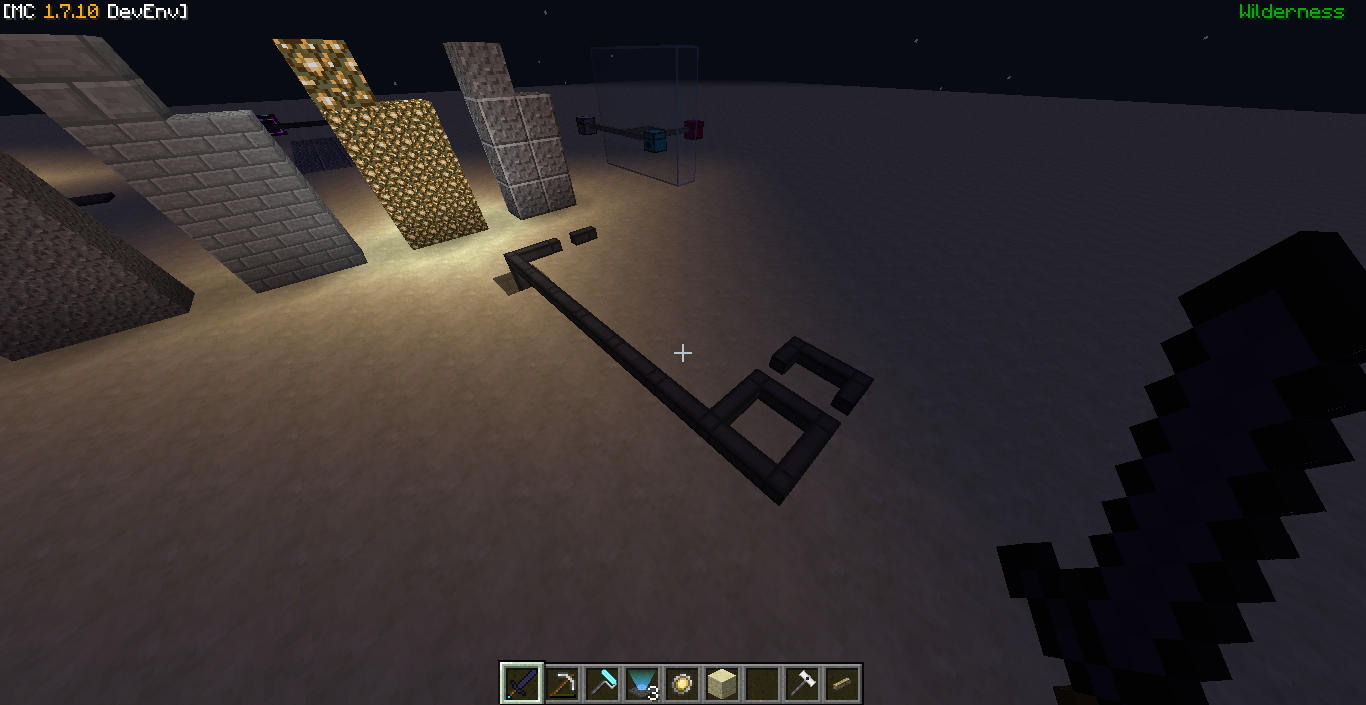Viewport: 1366px width, 705px height.
Task: Choose the cyan paint roller slot
Action: click(x=602, y=684)
